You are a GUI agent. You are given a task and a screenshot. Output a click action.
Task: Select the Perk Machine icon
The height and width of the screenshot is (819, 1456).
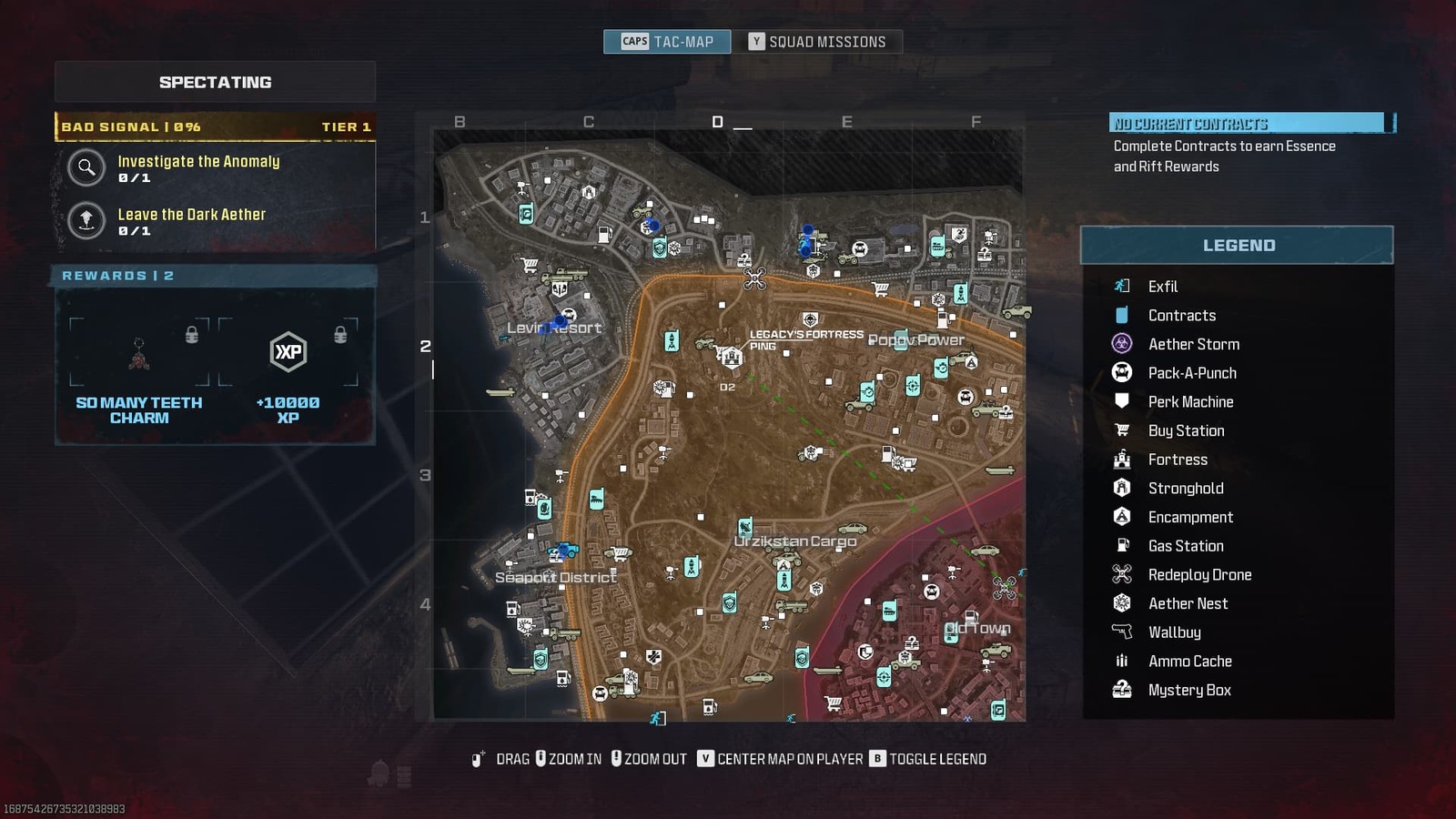click(x=1122, y=401)
